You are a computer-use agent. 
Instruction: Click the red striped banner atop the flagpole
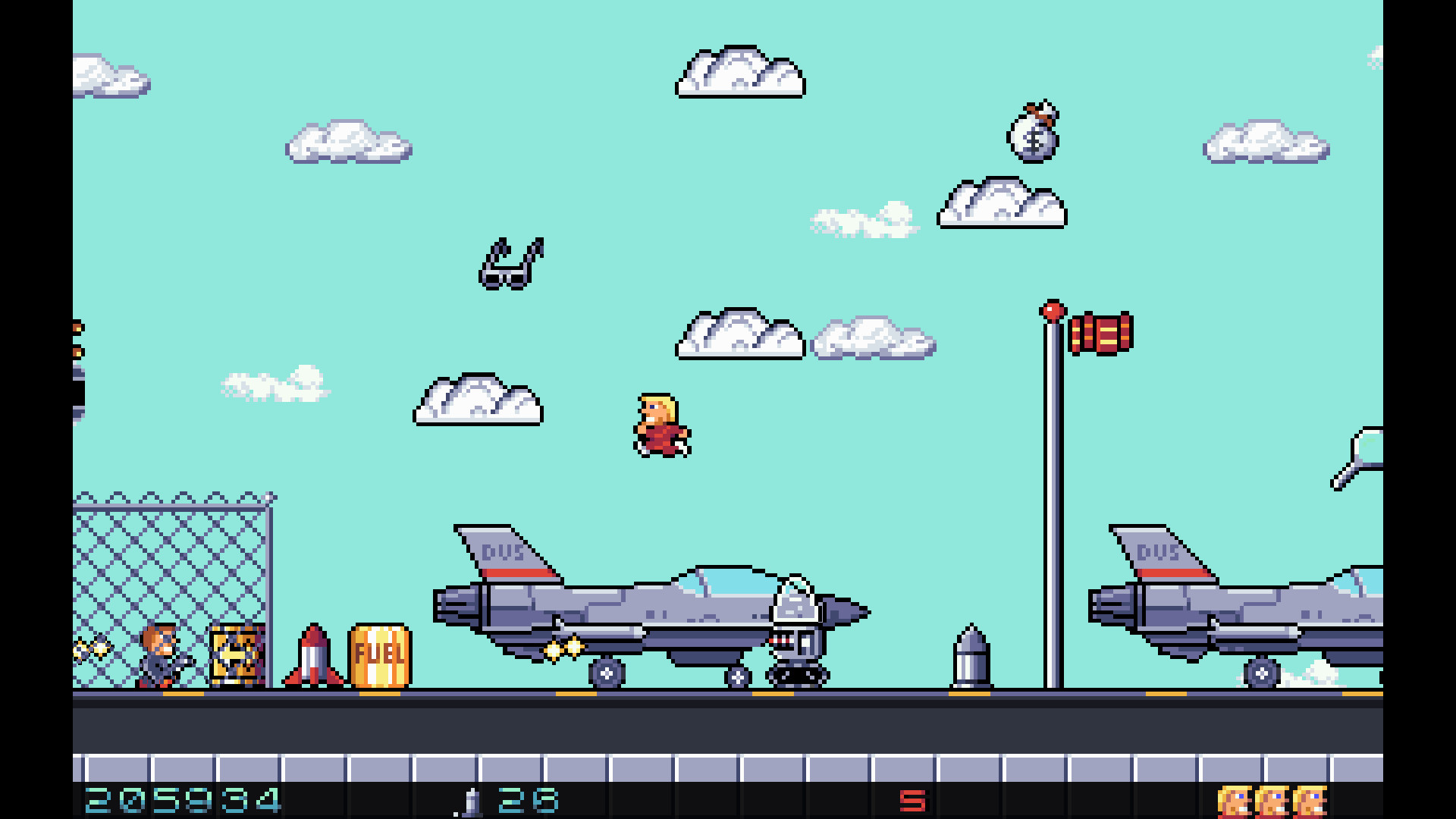click(x=1101, y=332)
